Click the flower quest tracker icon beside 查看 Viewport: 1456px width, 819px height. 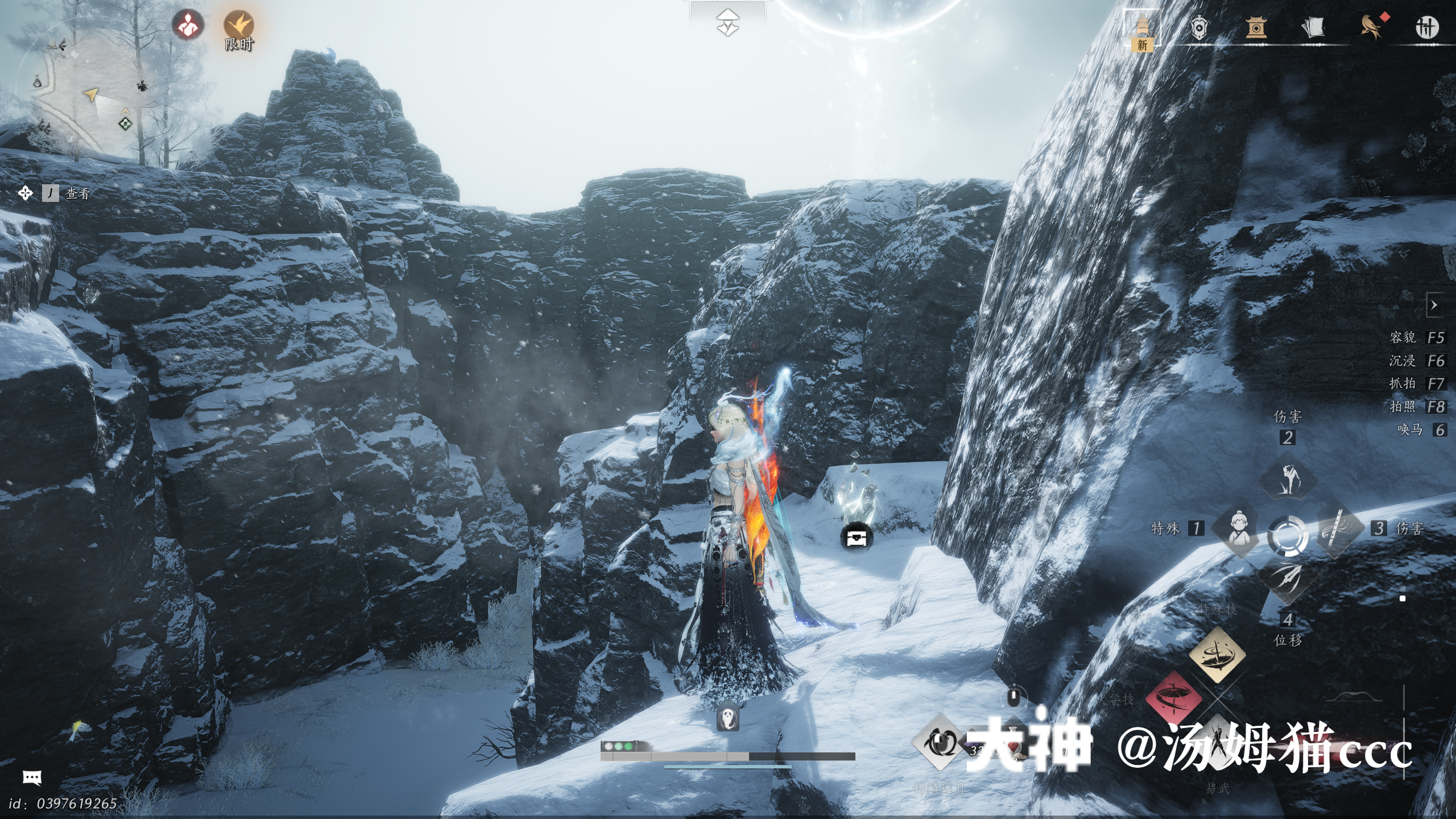click(x=26, y=193)
